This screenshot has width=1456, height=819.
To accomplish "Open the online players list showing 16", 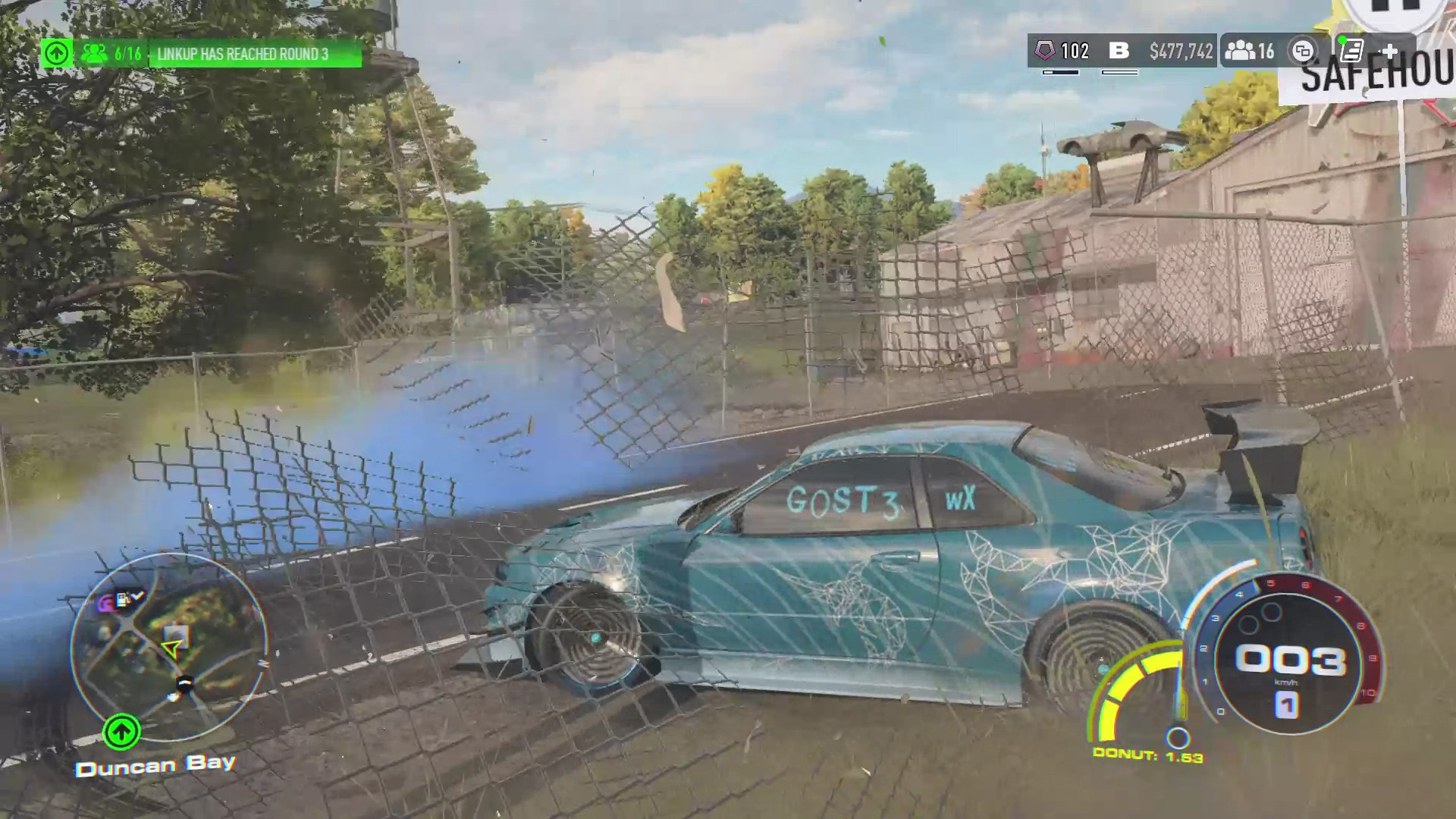I will [1250, 51].
